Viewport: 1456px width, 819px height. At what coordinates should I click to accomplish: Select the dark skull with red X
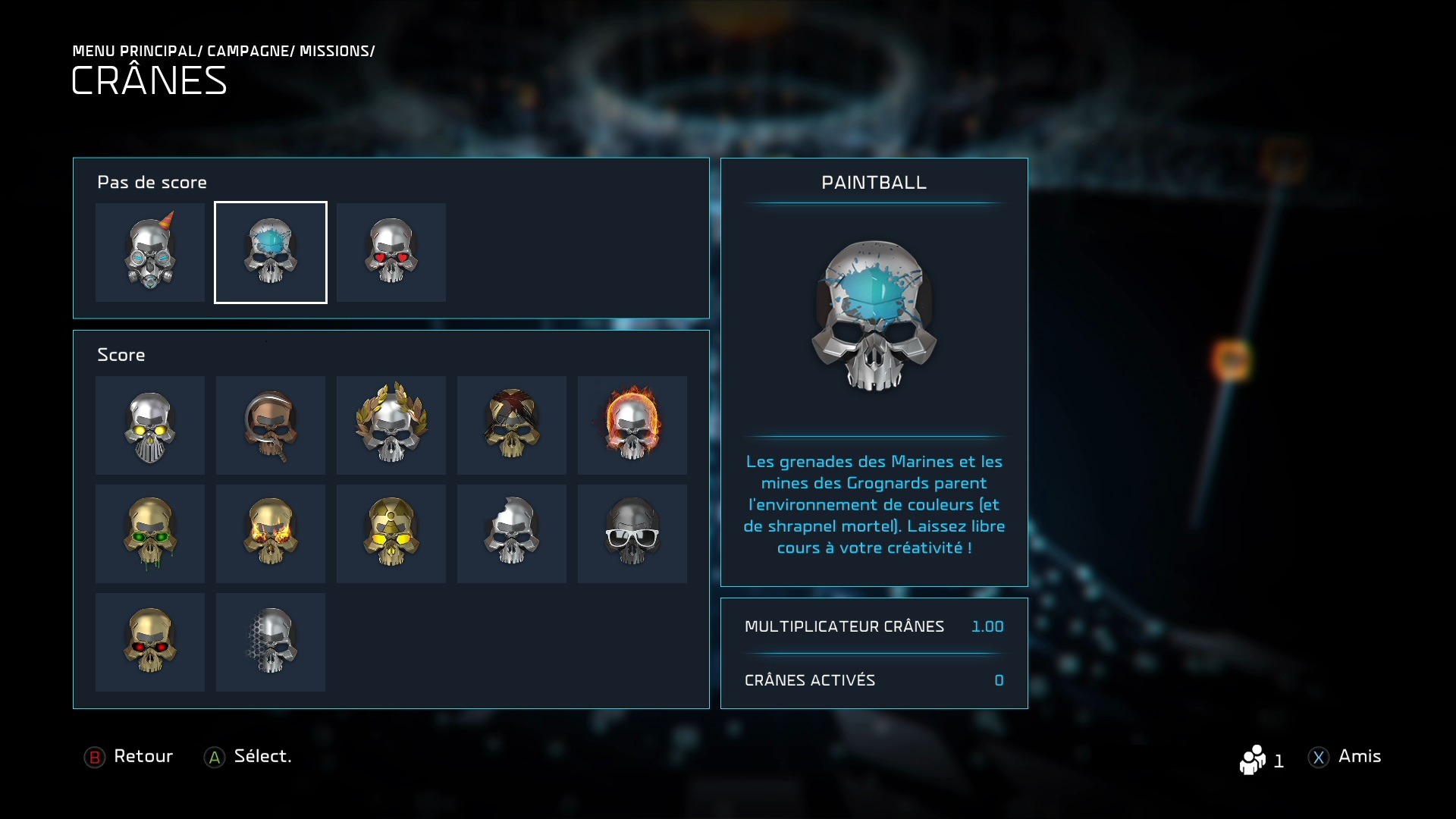coord(512,425)
